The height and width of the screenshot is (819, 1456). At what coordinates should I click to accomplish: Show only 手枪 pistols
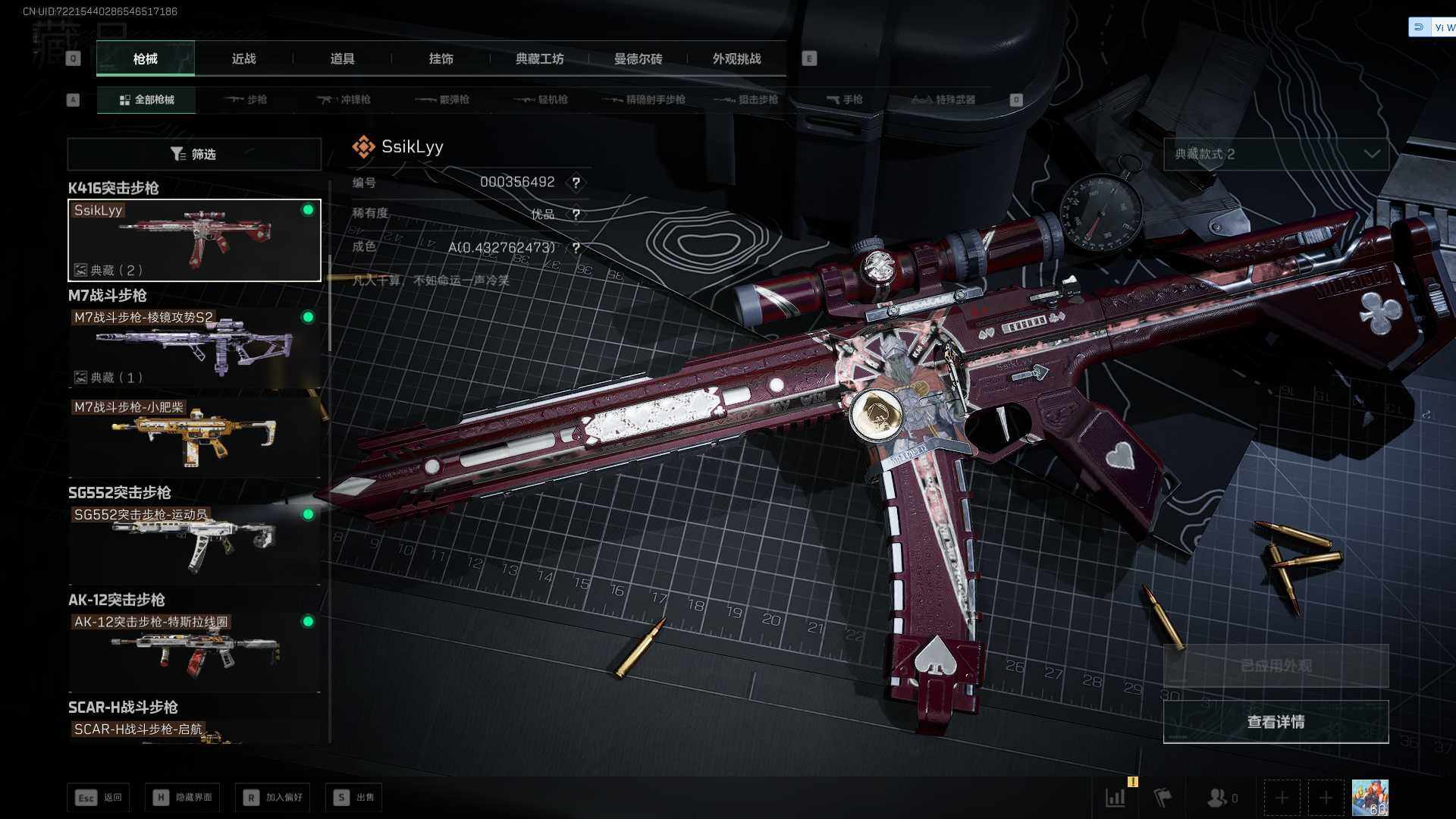tap(845, 99)
